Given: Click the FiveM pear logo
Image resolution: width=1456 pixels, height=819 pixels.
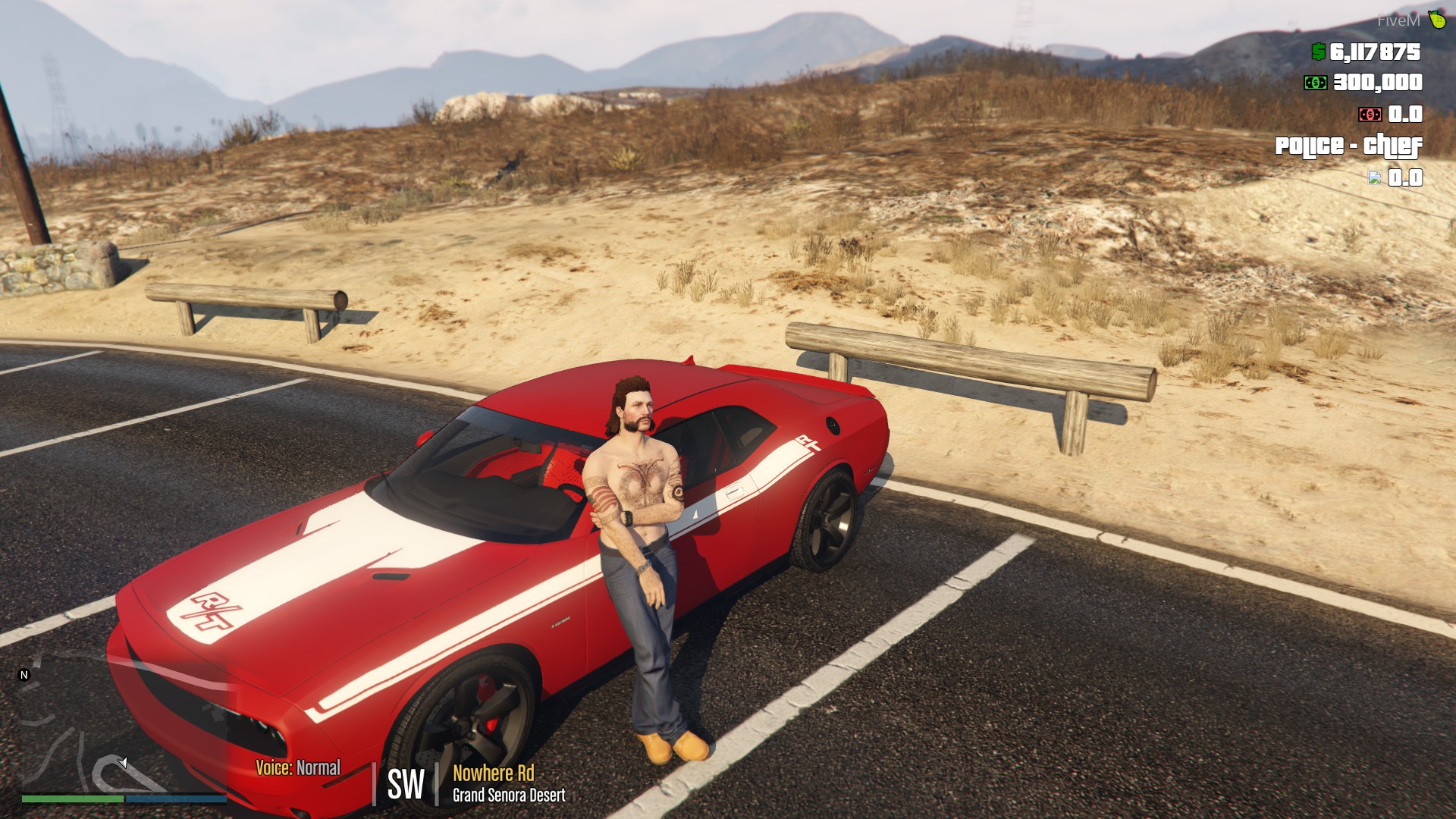Looking at the screenshot, I should pyautogui.click(x=1437, y=20).
